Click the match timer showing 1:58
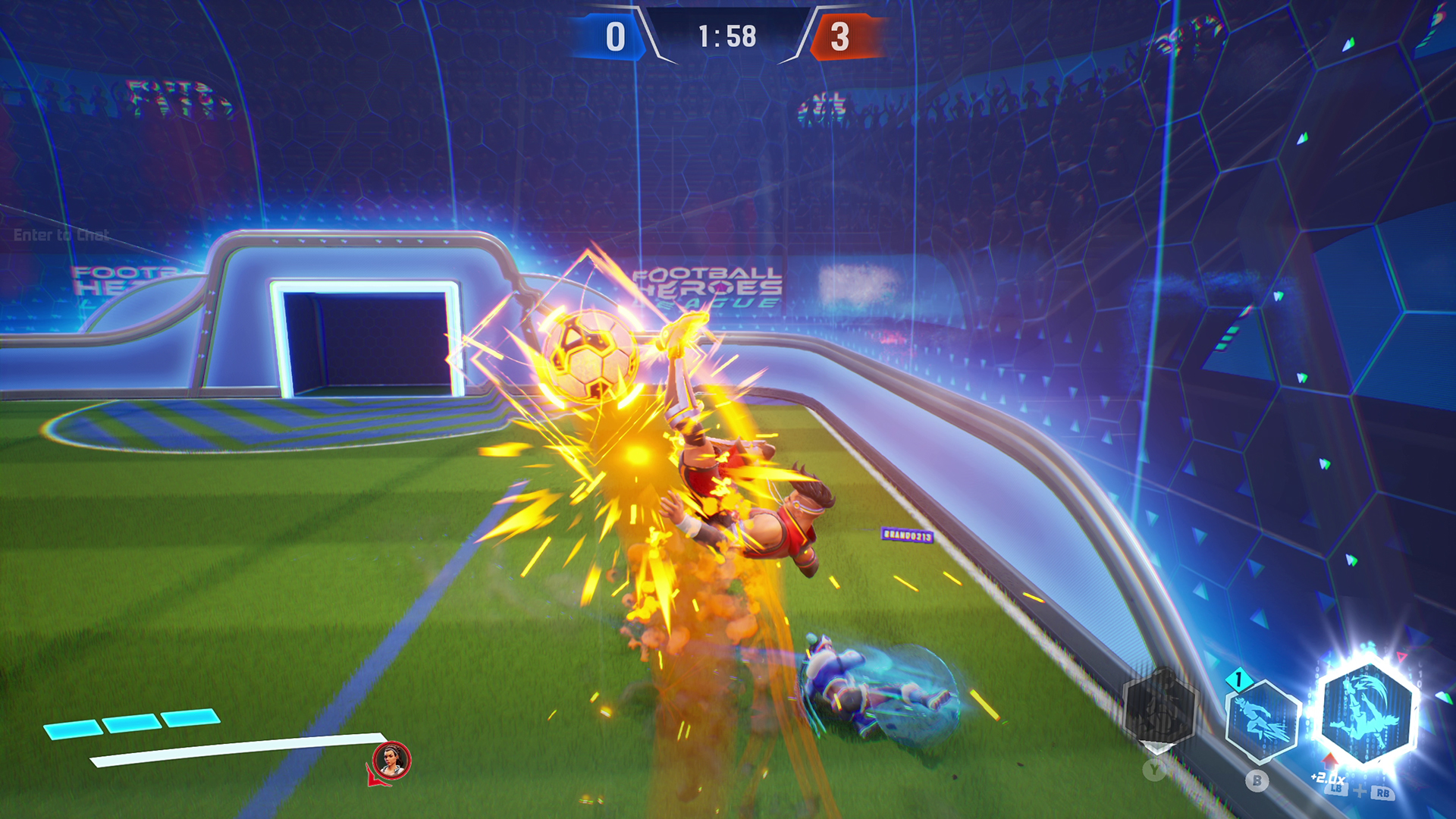 coord(727,33)
